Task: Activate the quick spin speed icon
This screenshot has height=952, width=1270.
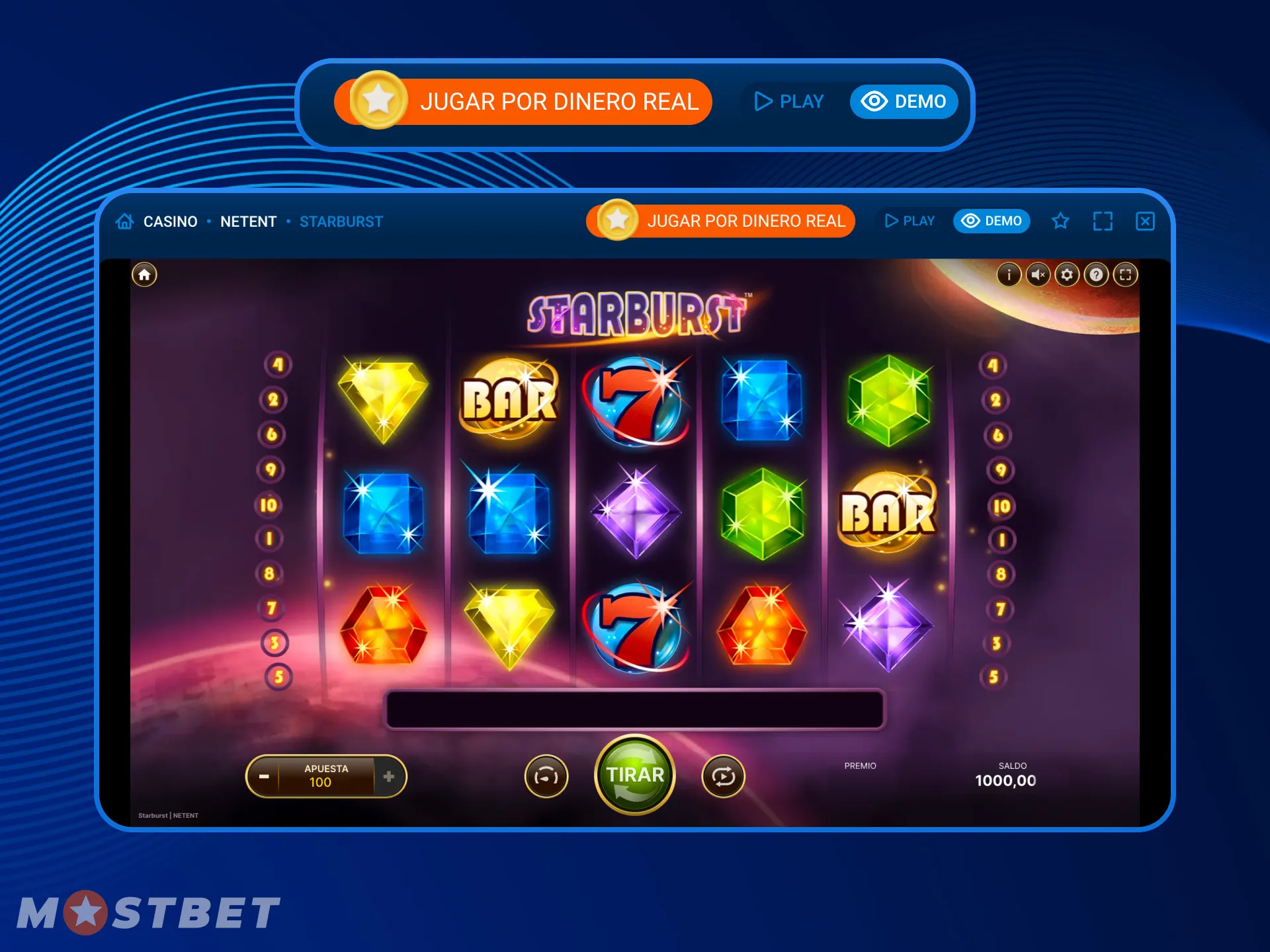Action: pyautogui.click(x=546, y=775)
